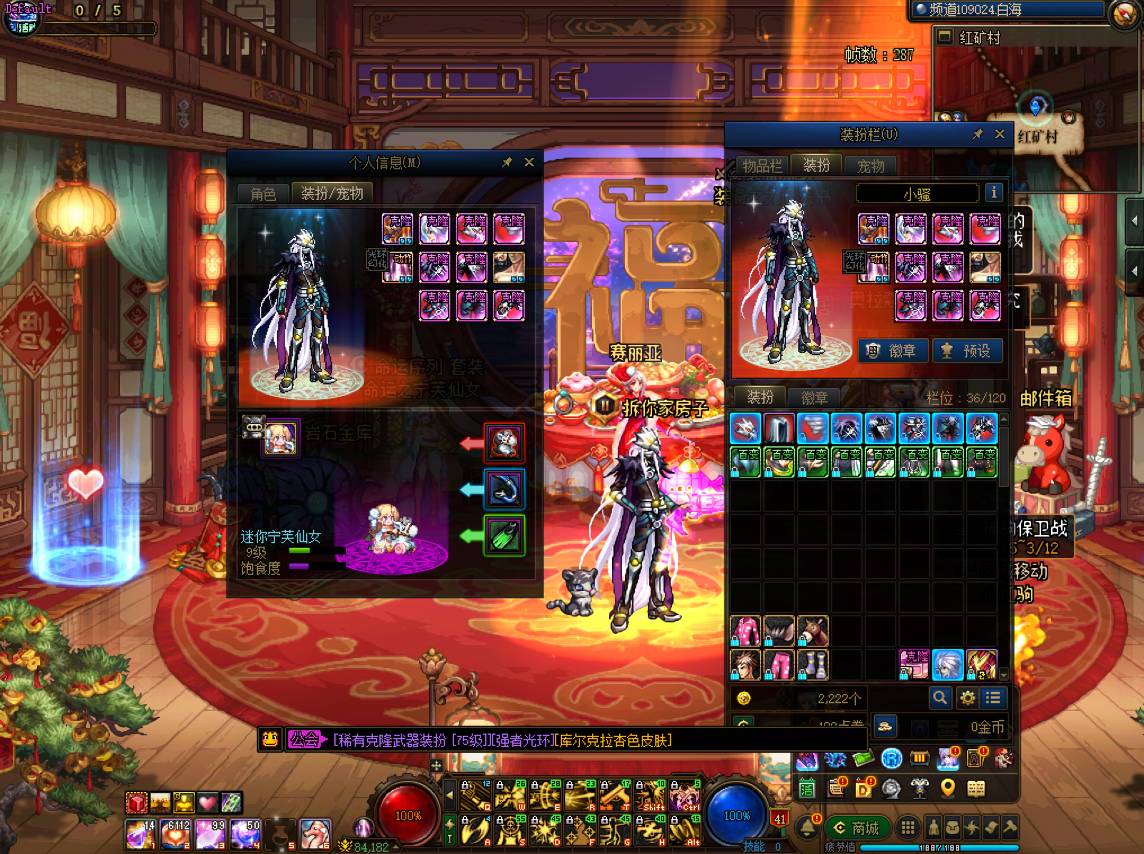Select the 徽章 sub-tab under avatar preview
1144x854 pixels.
coord(815,397)
